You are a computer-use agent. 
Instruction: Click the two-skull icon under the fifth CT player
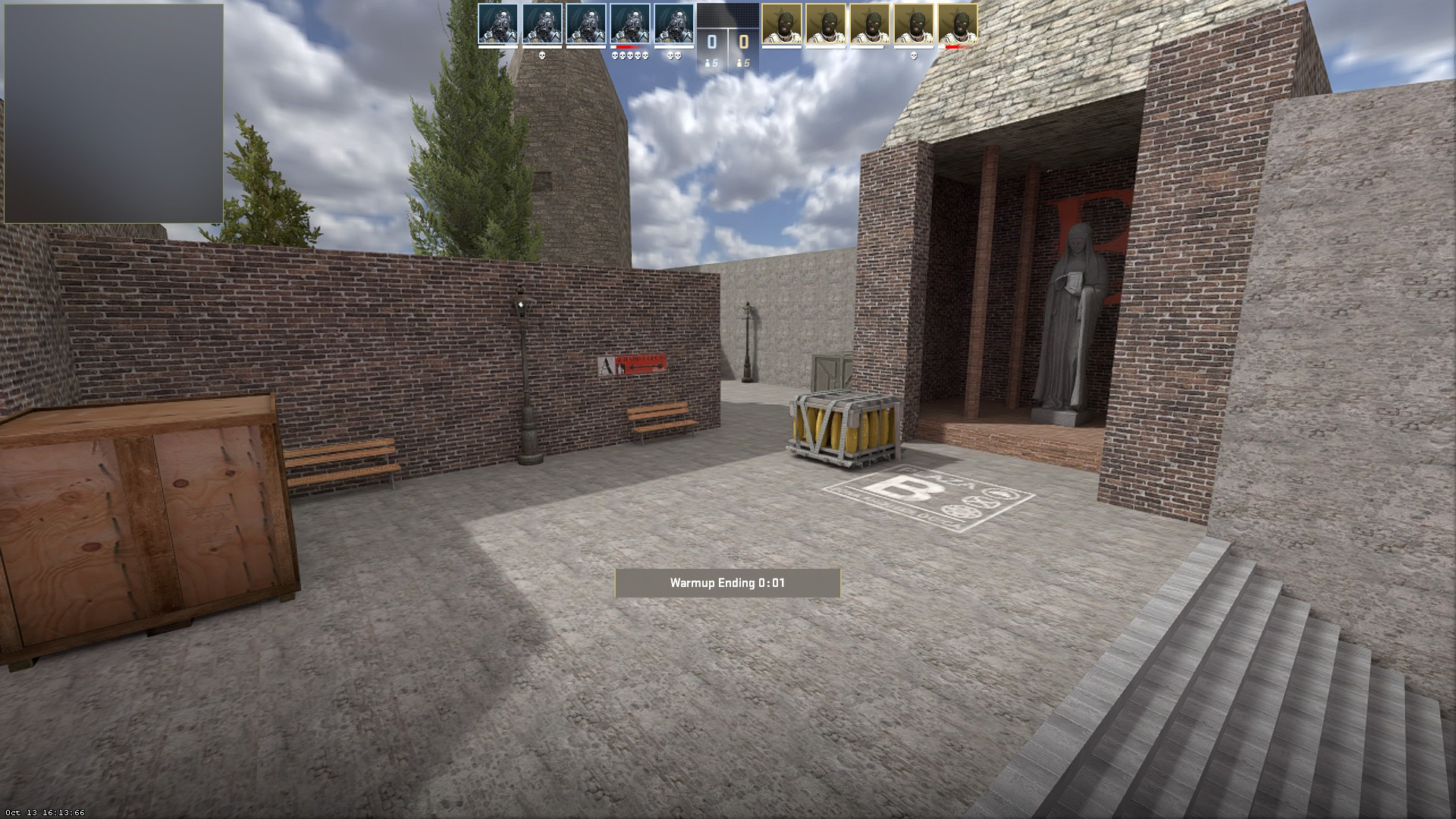[x=673, y=55]
